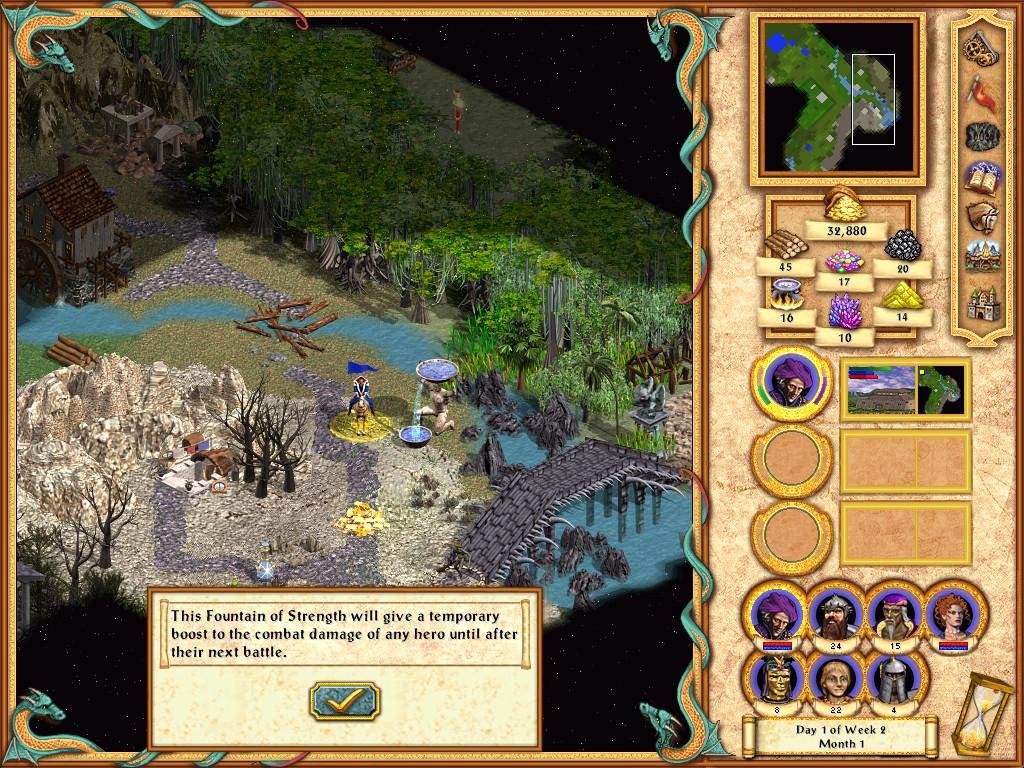
Task: Click the horse head move icon
Action: (979, 218)
